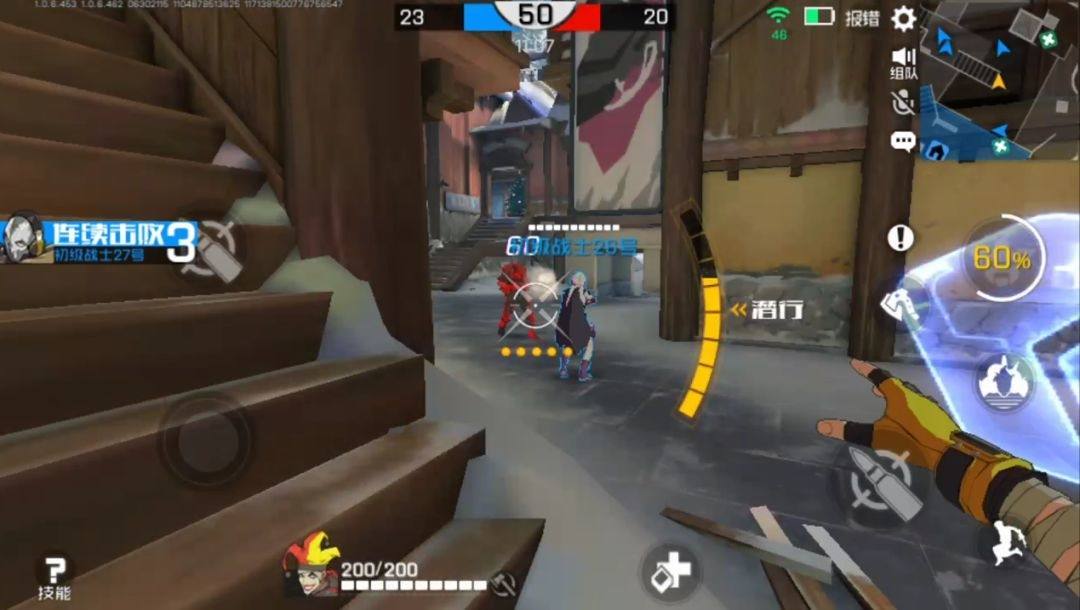The height and width of the screenshot is (610, 1080).
Task: Activate the 60% charged ultimate ability
Action: (1001, 258)
